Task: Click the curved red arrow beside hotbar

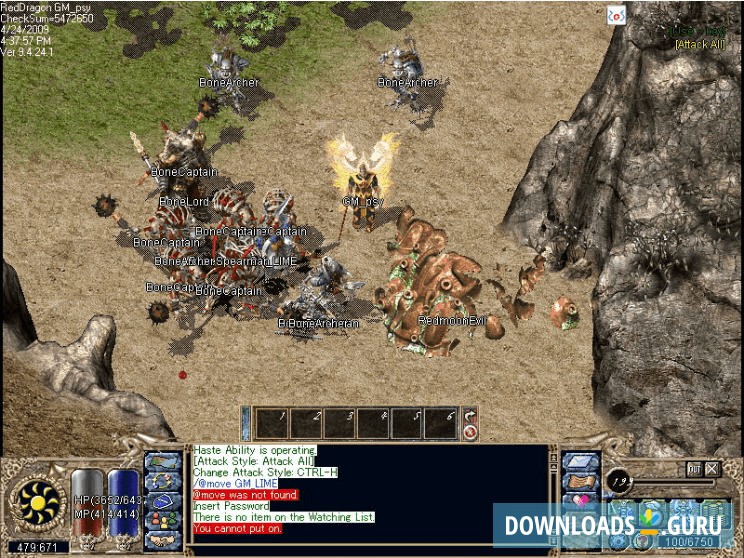Action: coord(470,416)
